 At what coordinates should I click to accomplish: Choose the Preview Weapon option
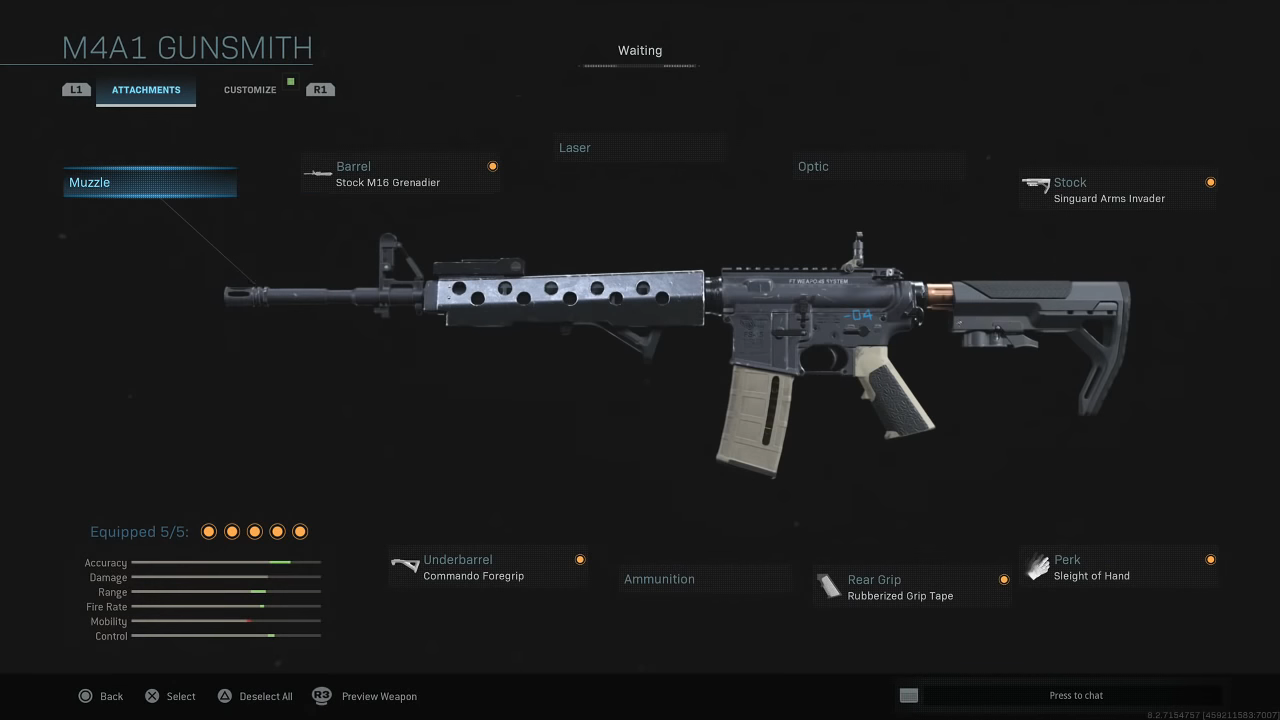(x=366, y=696)
